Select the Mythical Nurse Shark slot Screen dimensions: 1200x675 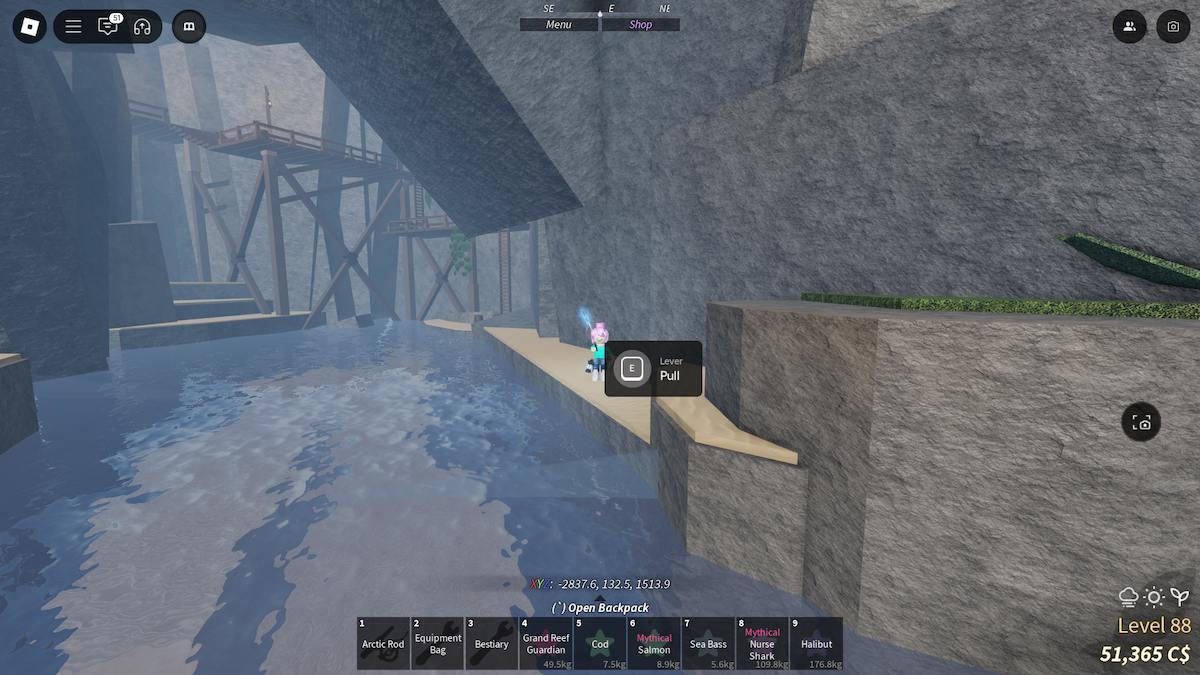(x=762, y=643)
